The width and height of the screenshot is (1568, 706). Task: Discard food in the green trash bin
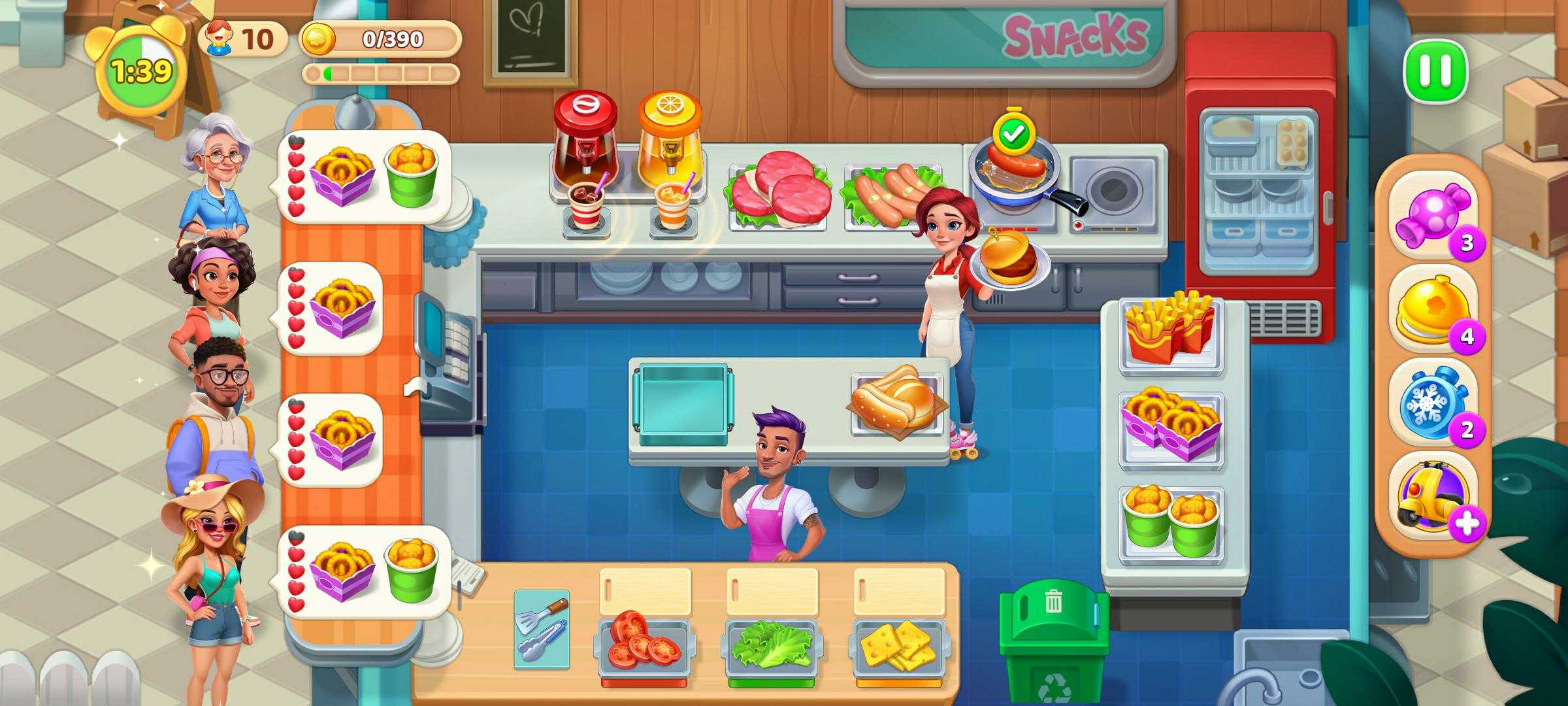(x=1053, y=637)
